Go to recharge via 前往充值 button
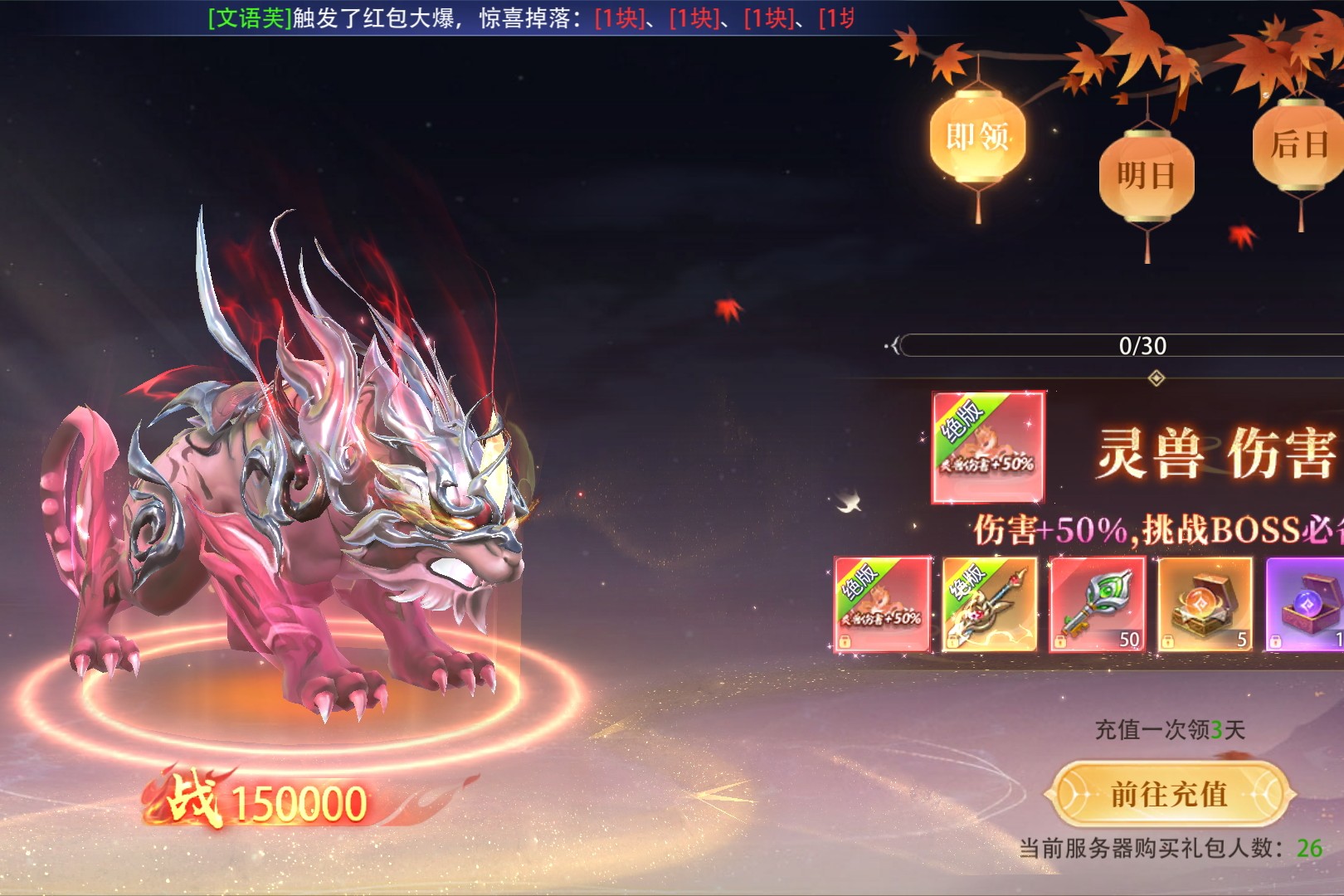 click(x=1169, y=794)
